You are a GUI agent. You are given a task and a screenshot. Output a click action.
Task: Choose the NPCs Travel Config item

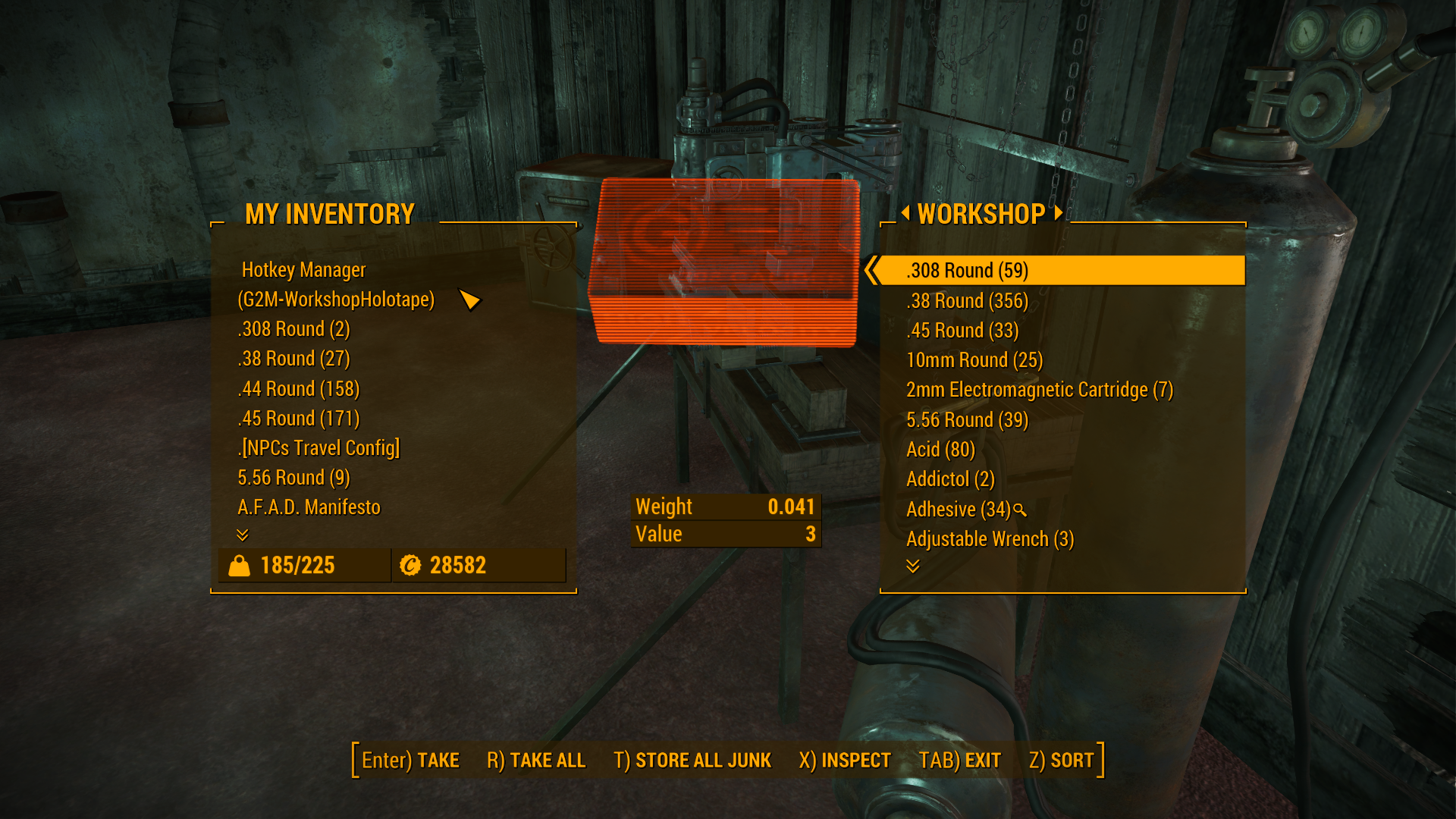click(x=318, y=448)
